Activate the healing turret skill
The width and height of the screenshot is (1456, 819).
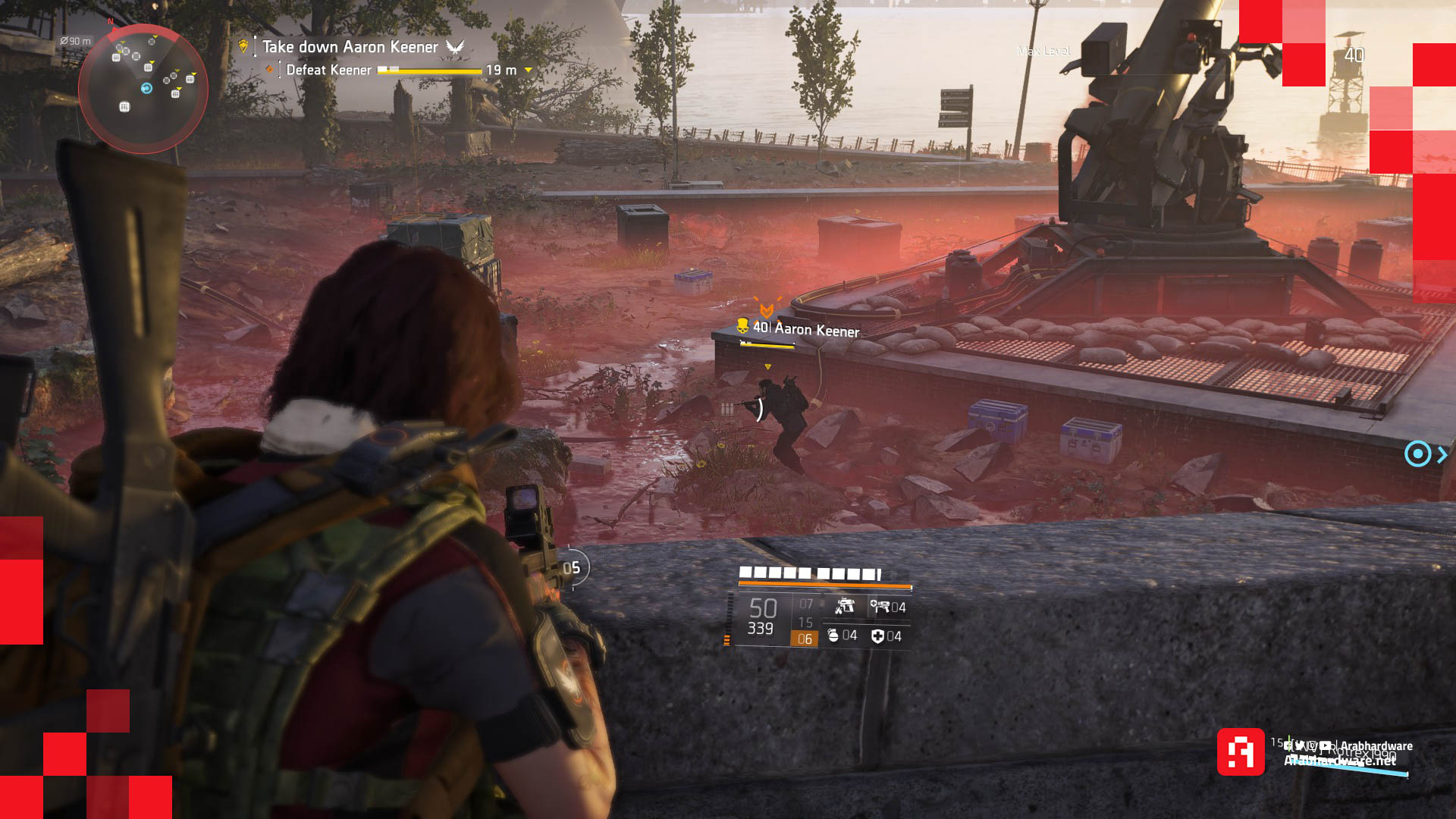pyautogui.click(x=880, y=607)
